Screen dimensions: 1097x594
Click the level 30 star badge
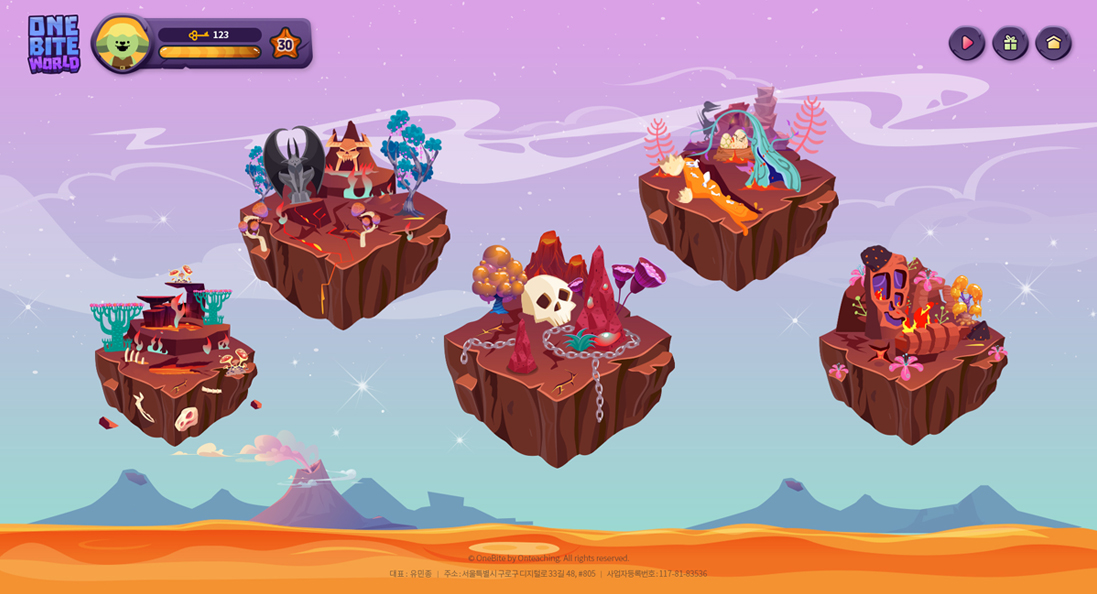click(x=285, y=44)
